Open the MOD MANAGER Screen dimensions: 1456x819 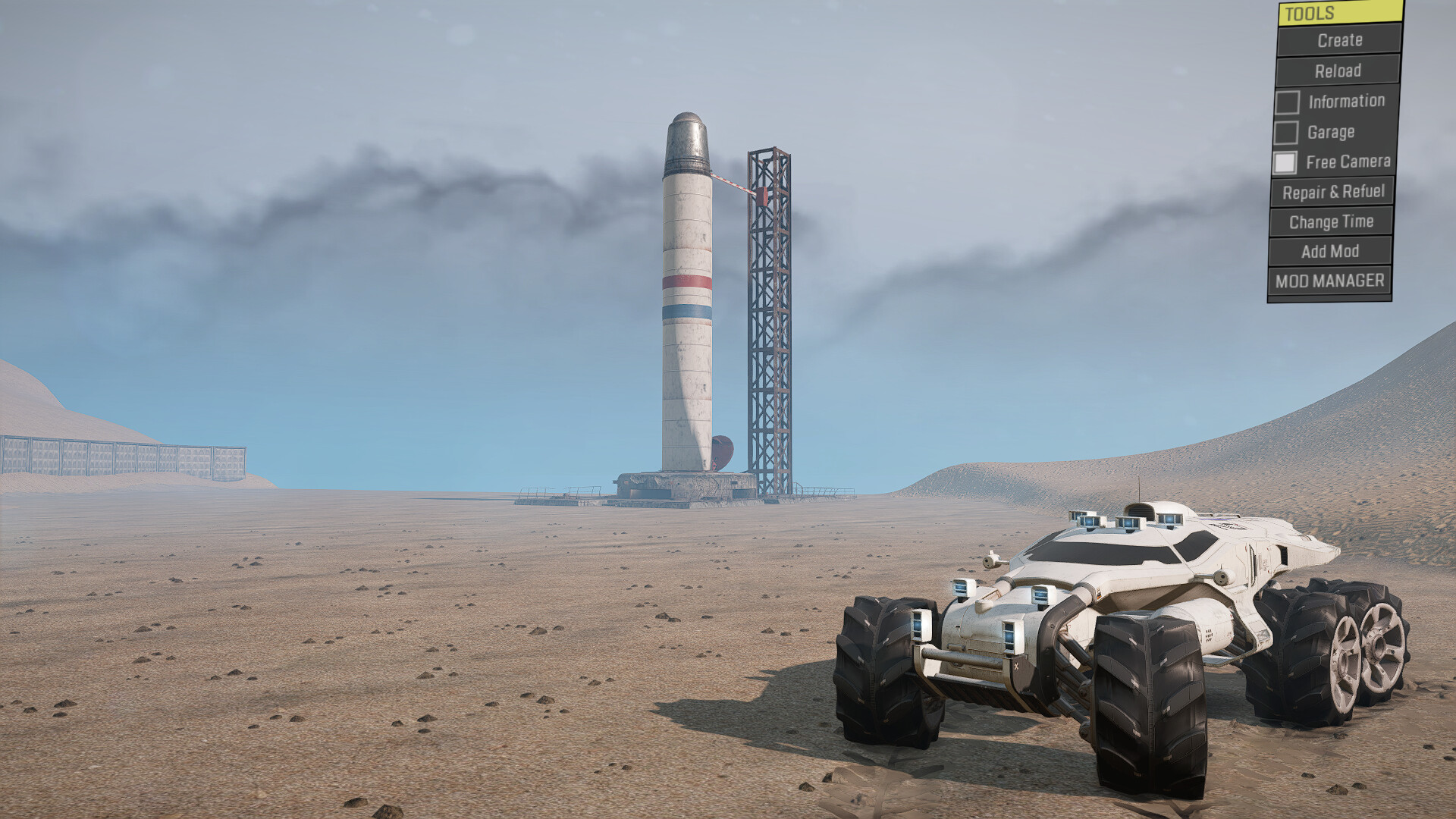1329,281
